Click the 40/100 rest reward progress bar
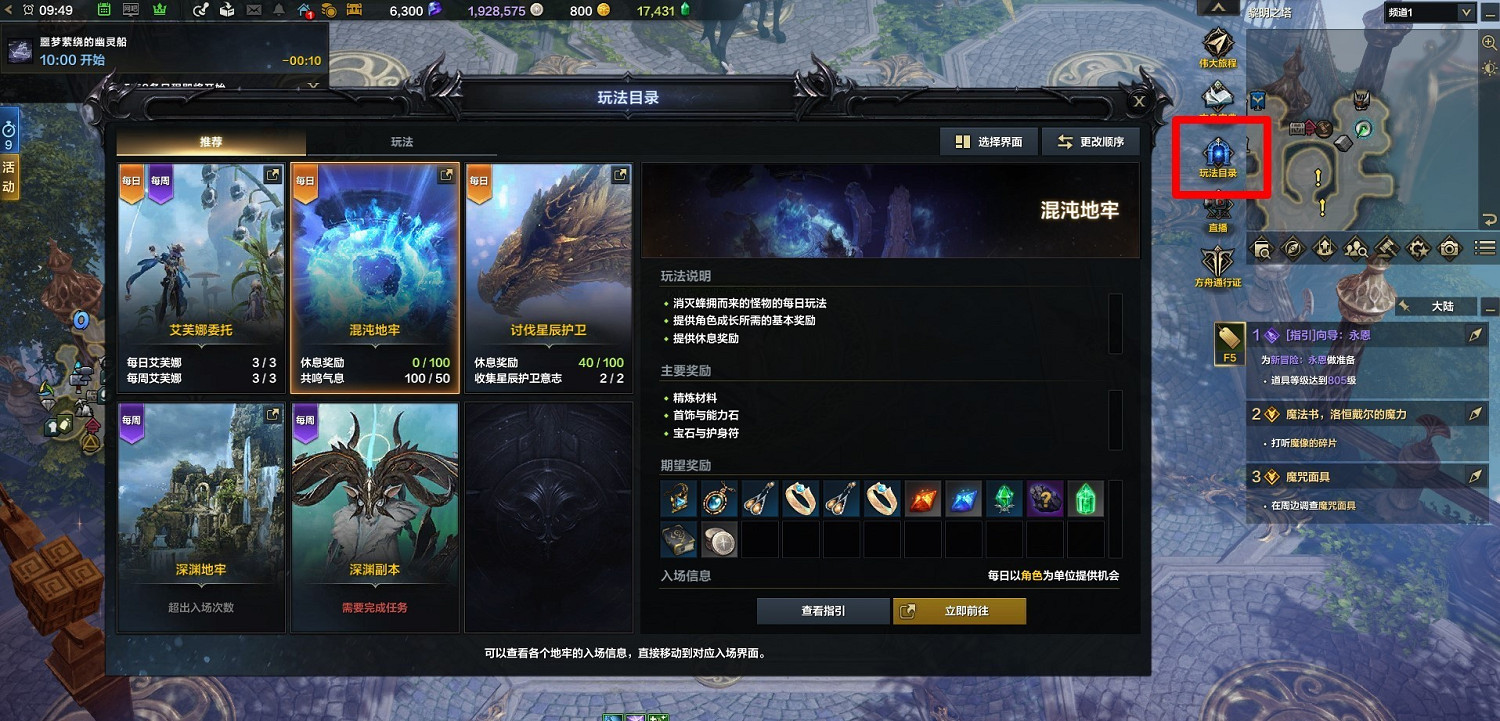The width and height of the screenshot is (1500, 721). [547, 364]
